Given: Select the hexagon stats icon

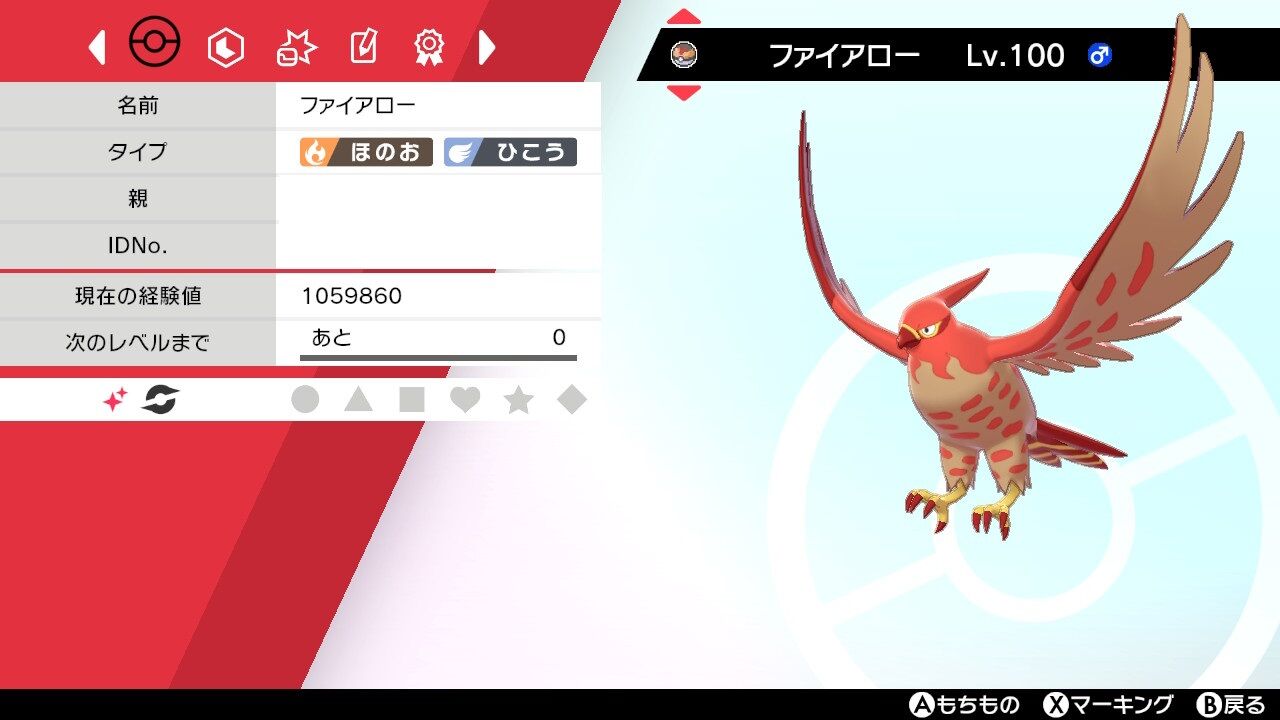Looking at the screenshot, I should [224, 45].
